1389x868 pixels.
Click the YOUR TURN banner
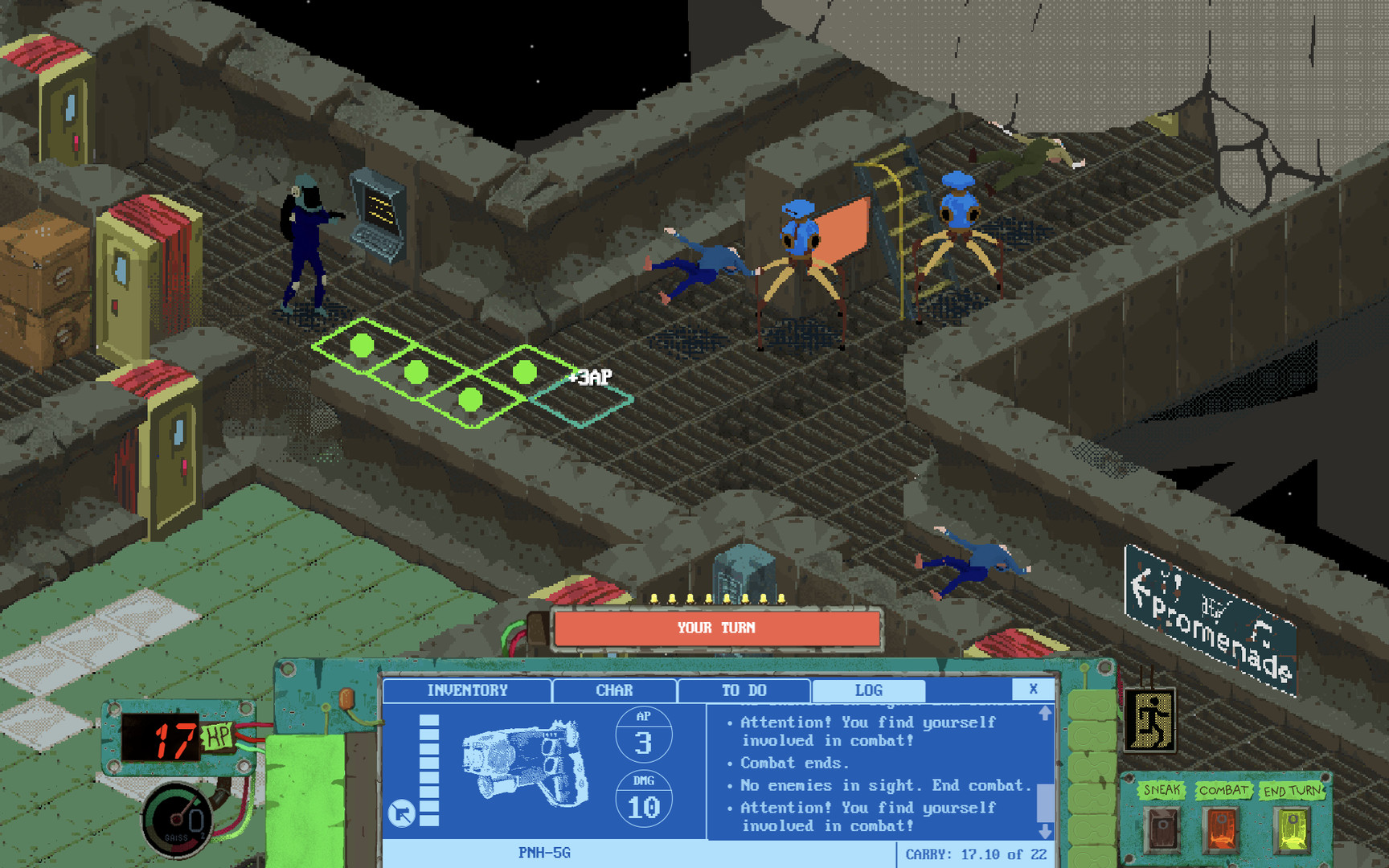click(715, 628)
